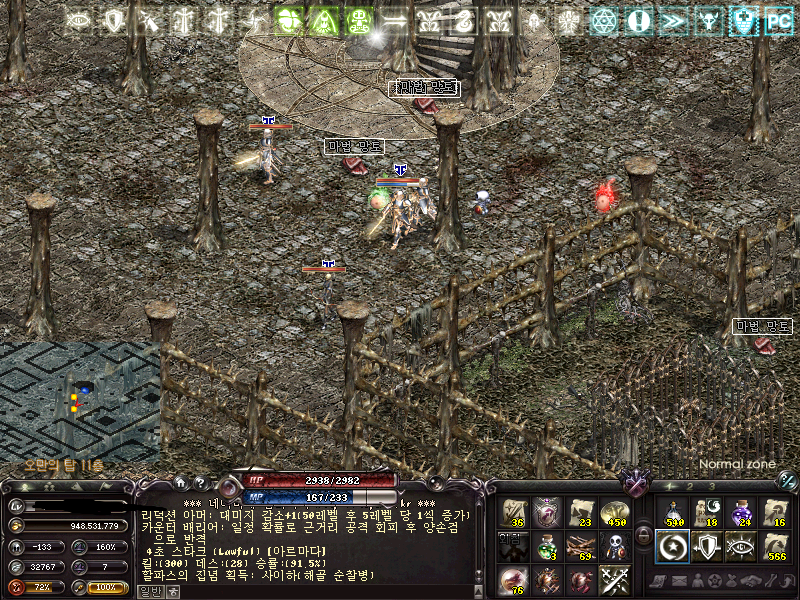Click the home button above chat
Screen dimensions: 800x600
180,482
